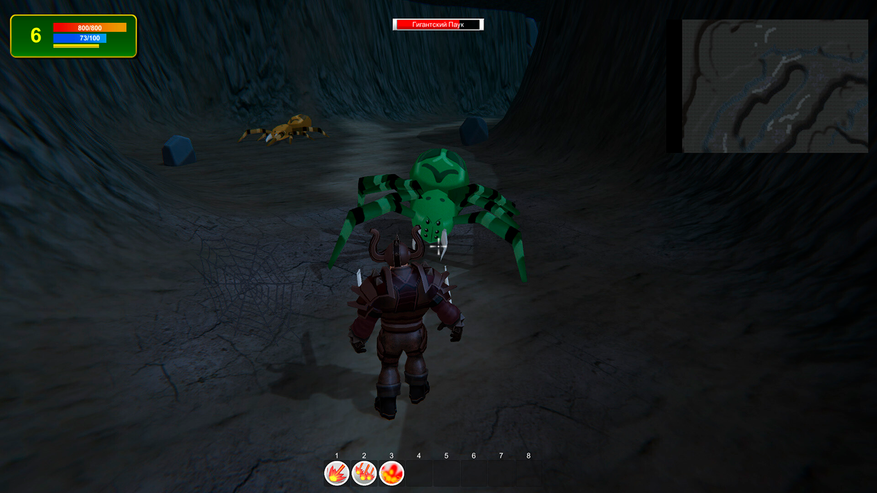Activate the single fire strike skill
Viewport: 877px width, 493px height.
(337, 473)
